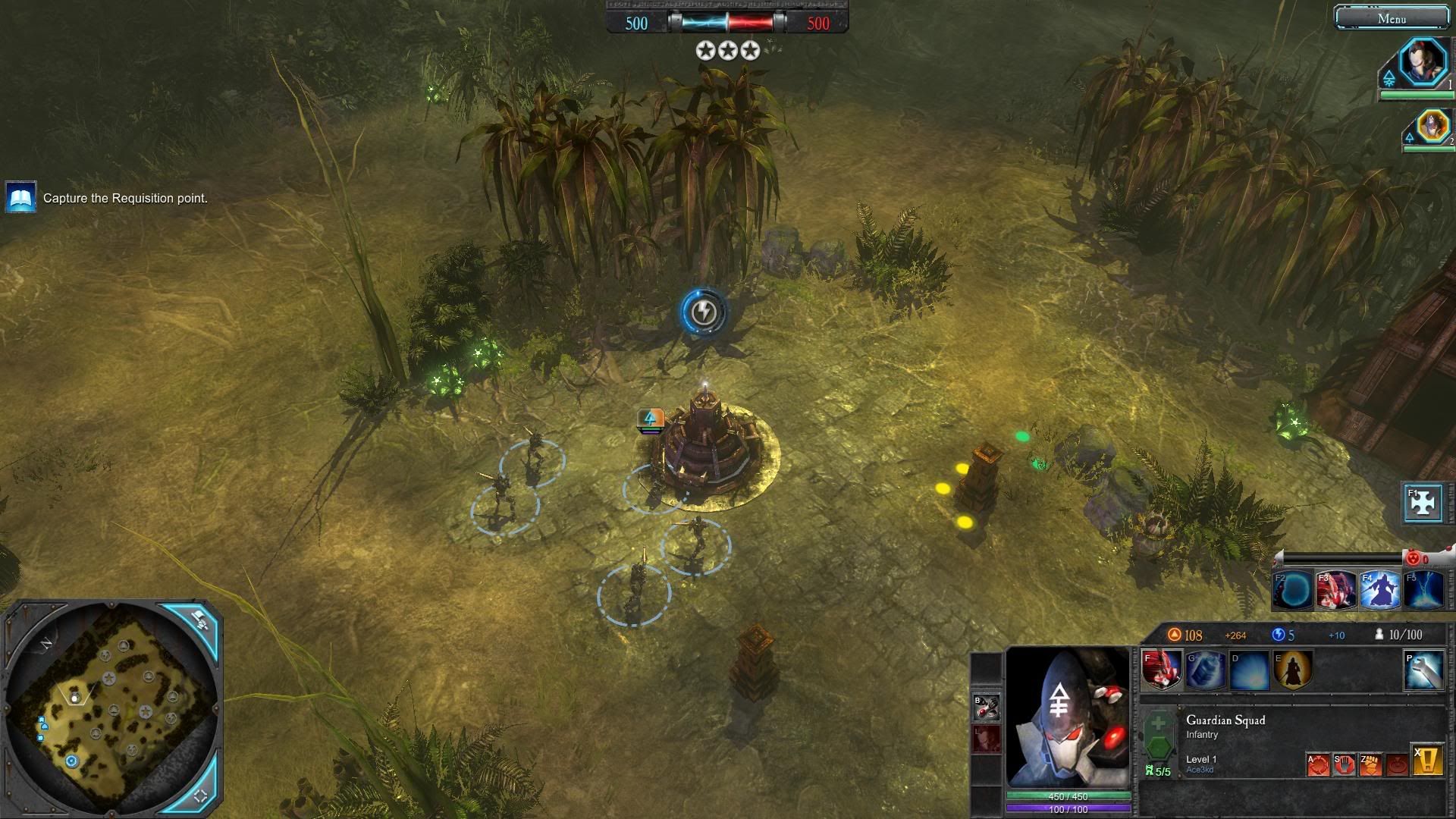This screenshot has height=819, width=1456.
Task: Select the F1 cross-shaped button
Action: coord(1423,503)
